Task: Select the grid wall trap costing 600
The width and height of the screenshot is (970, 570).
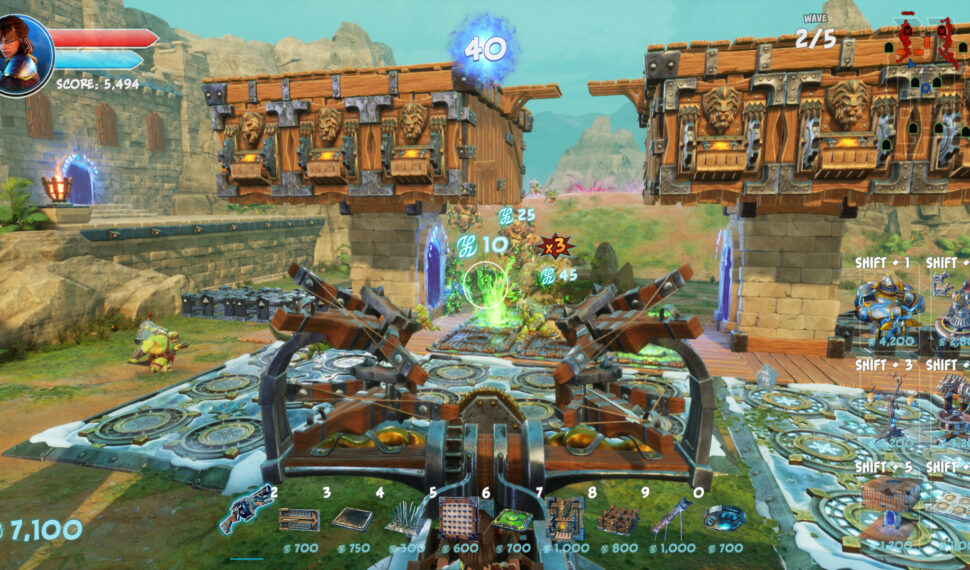Action: click(x=458, y=516)
